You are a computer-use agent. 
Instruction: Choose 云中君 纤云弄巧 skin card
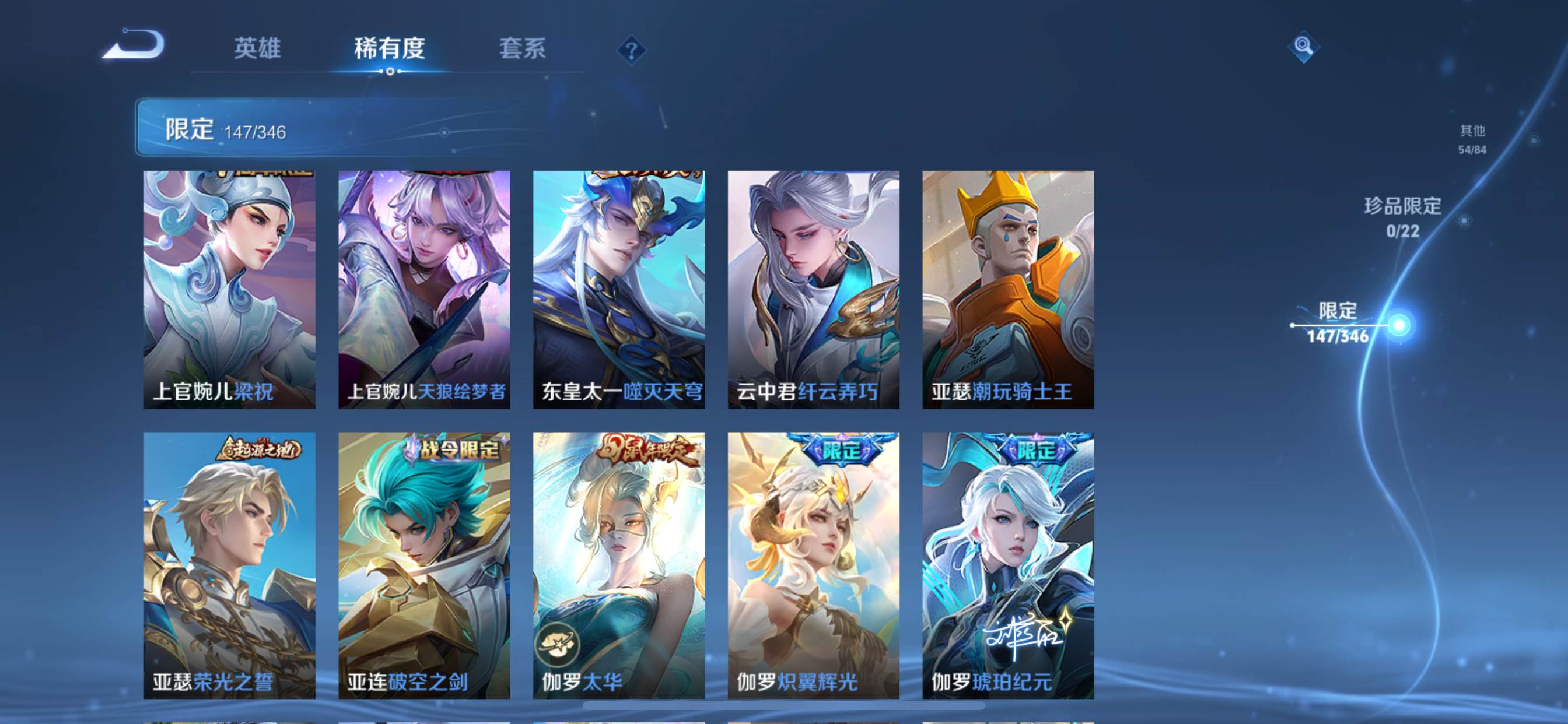pyautogui.click(x=814, y=289)
